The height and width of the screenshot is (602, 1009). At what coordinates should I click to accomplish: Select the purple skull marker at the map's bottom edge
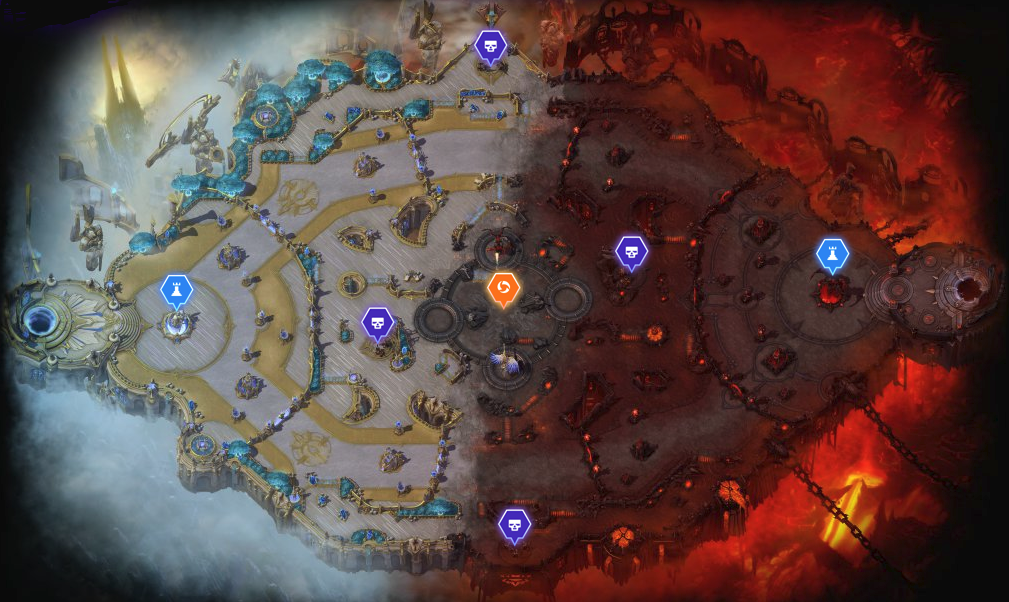514,523
